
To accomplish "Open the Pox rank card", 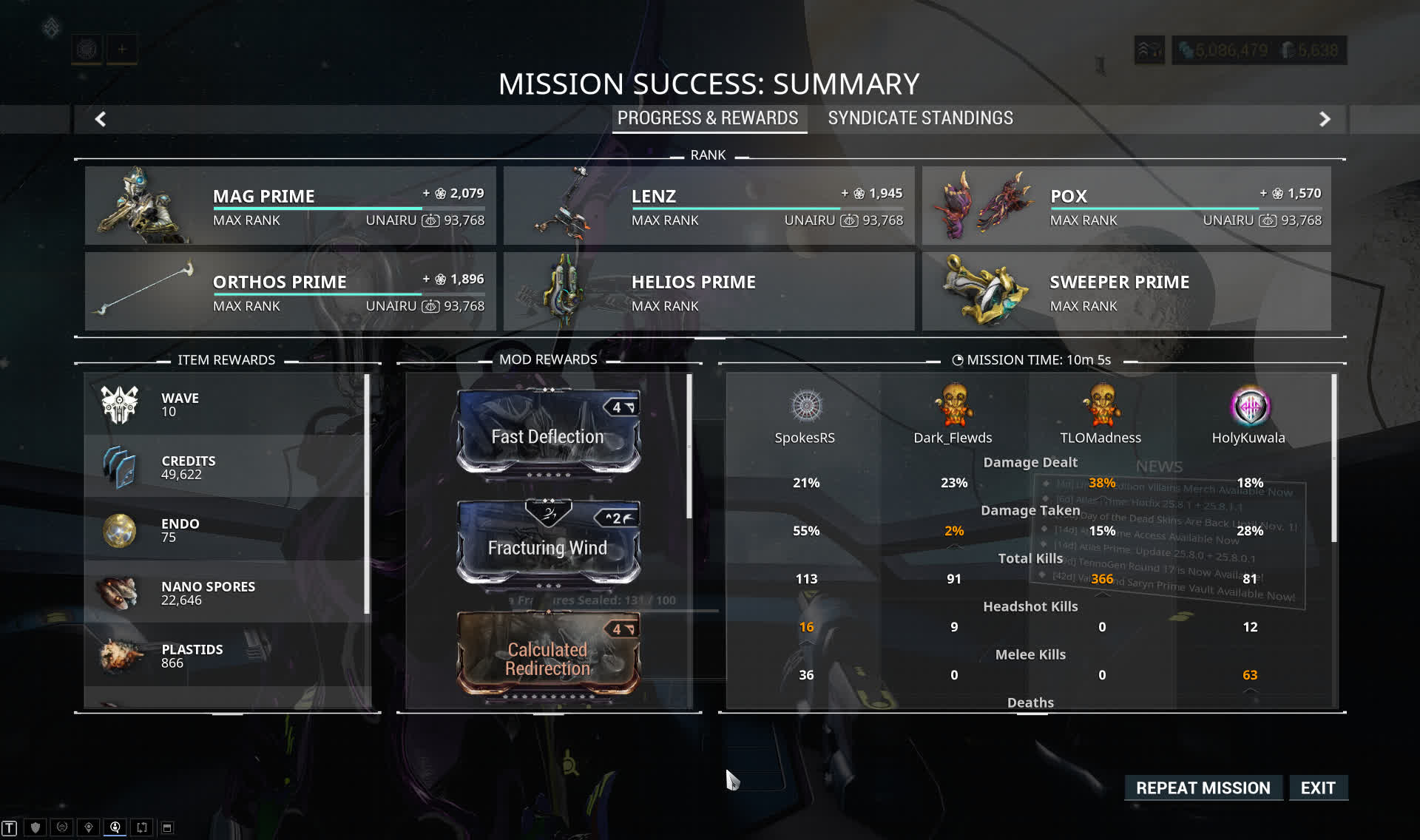I will click(x=1126, y=206).
